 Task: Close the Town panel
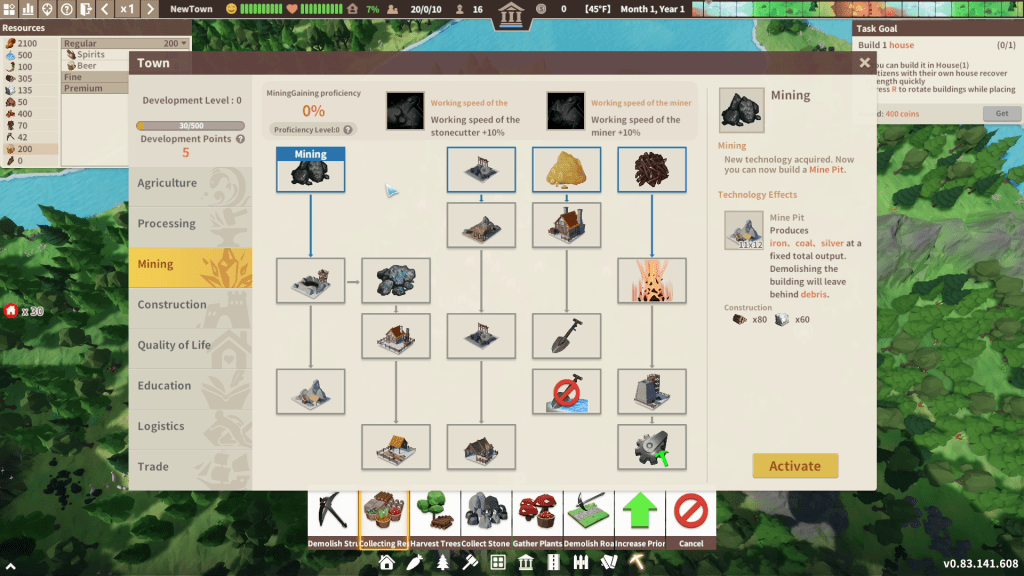(x=864, y=63)
